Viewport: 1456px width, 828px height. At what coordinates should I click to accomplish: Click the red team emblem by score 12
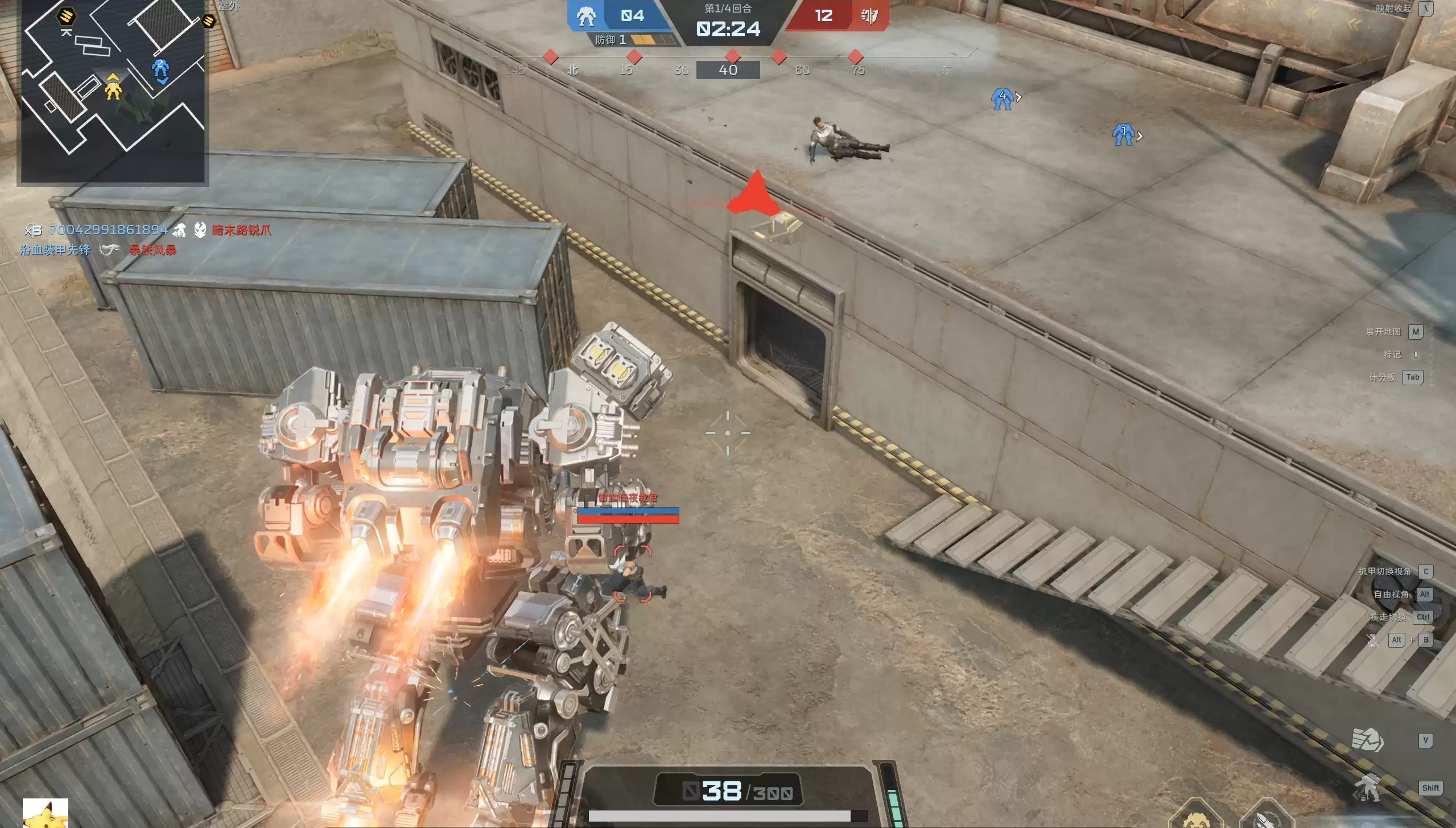[869, 16]
